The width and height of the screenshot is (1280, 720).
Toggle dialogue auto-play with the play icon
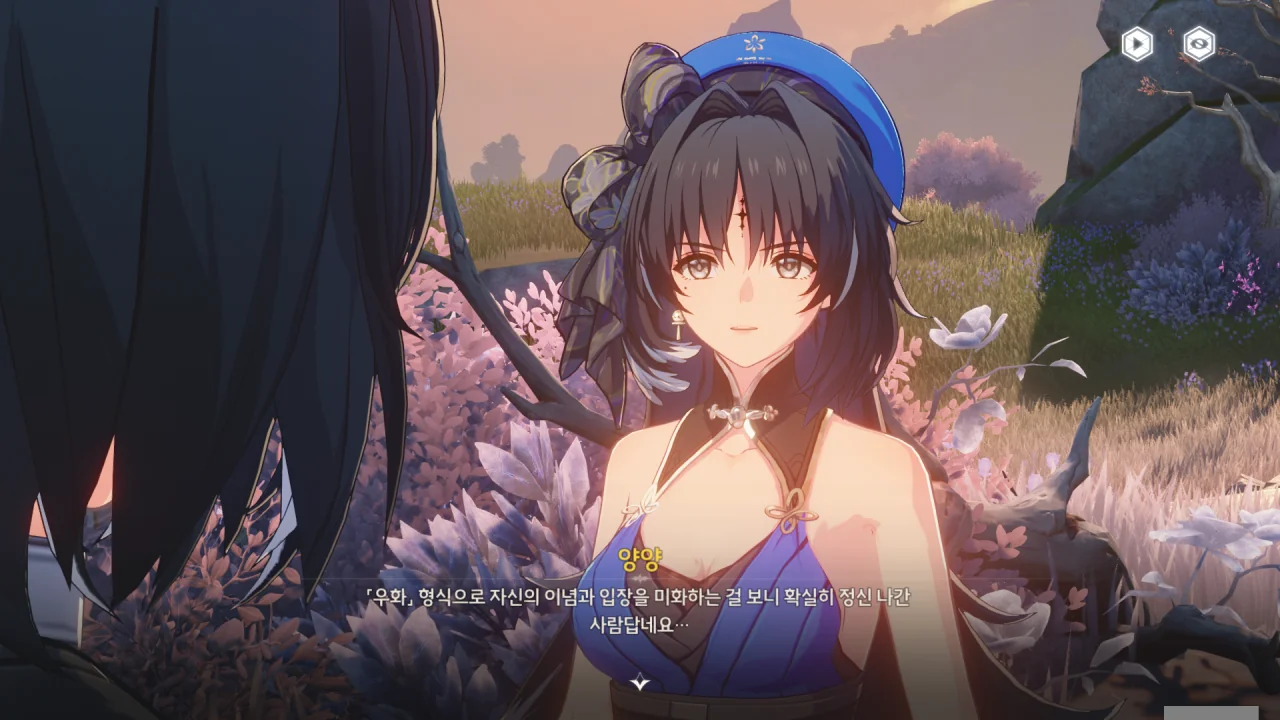click(x=1137, y=44)
